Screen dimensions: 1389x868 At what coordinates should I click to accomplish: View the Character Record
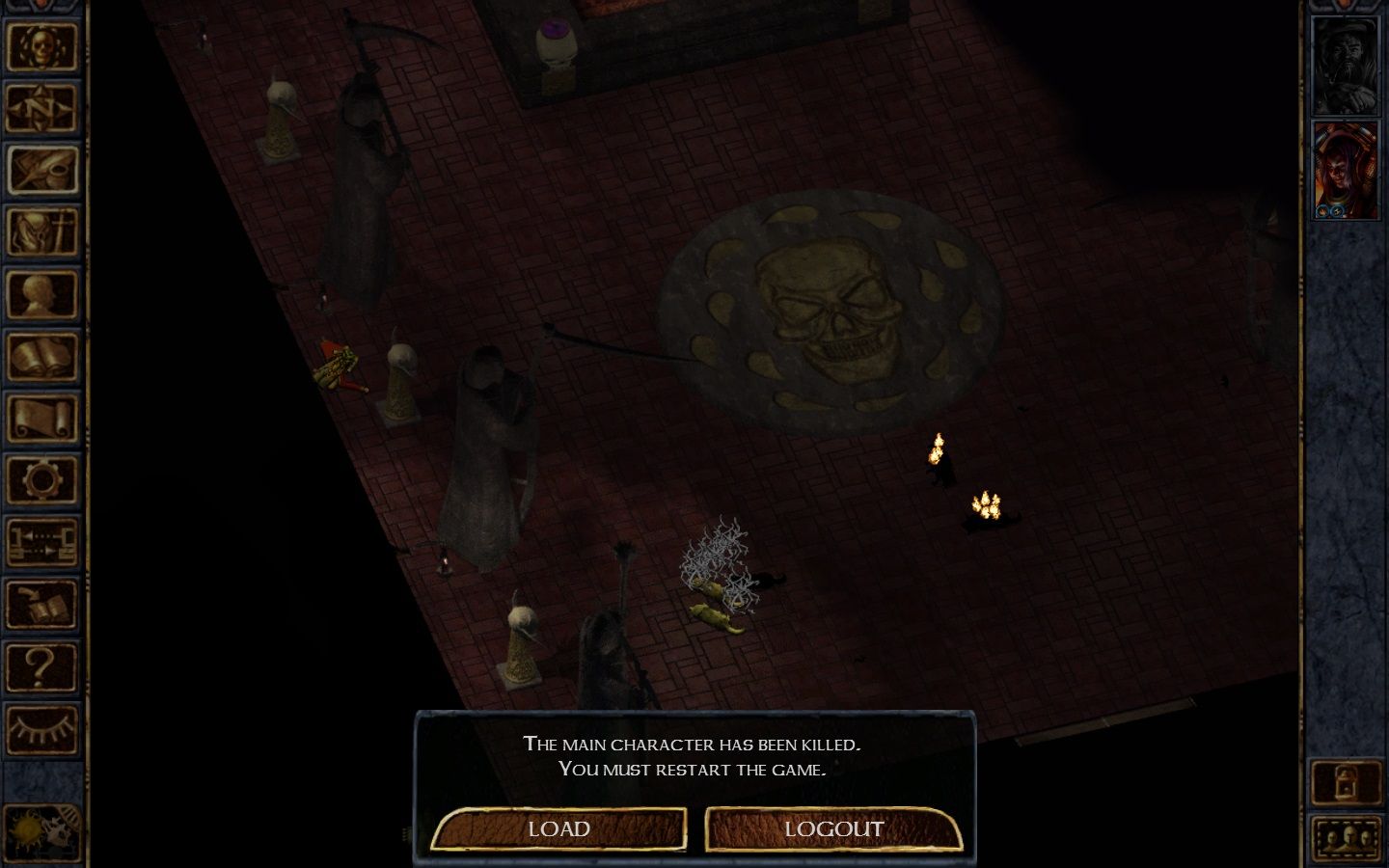pyautogui.click(x=42, y=294)
